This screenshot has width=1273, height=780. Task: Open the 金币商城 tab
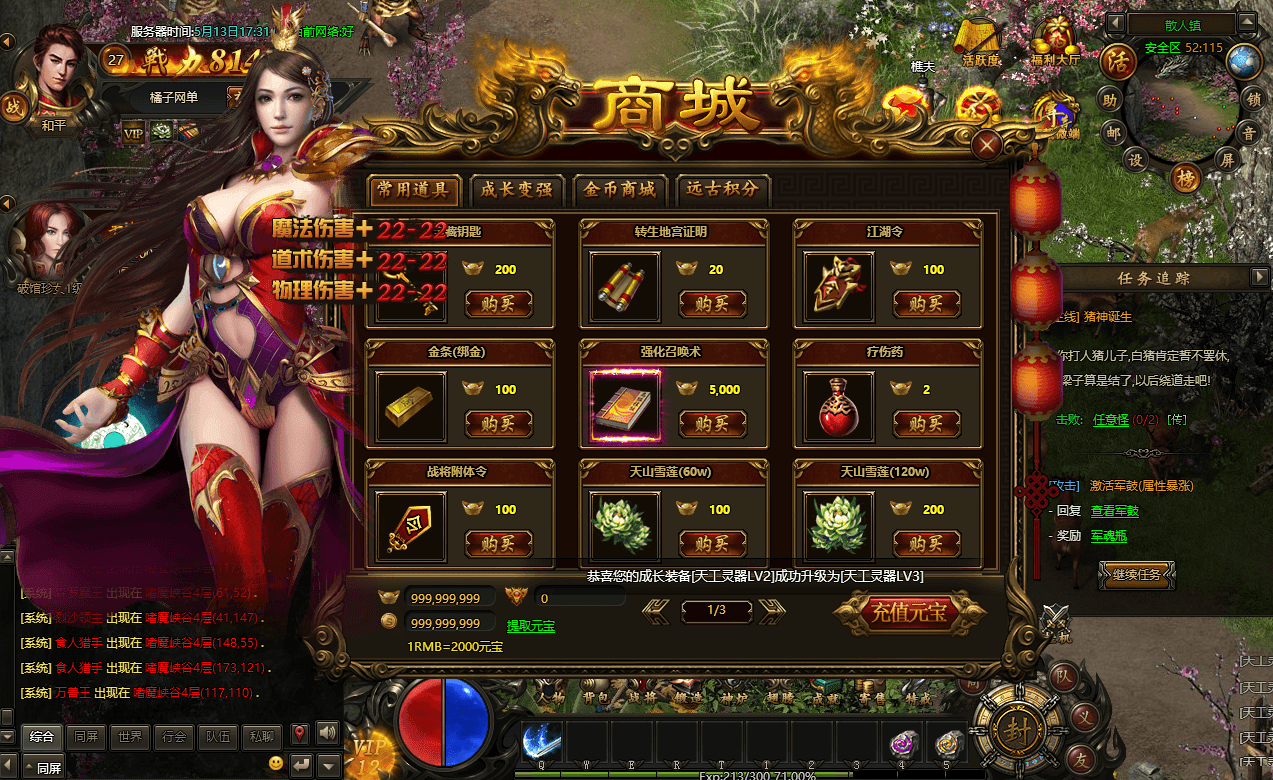620,189
